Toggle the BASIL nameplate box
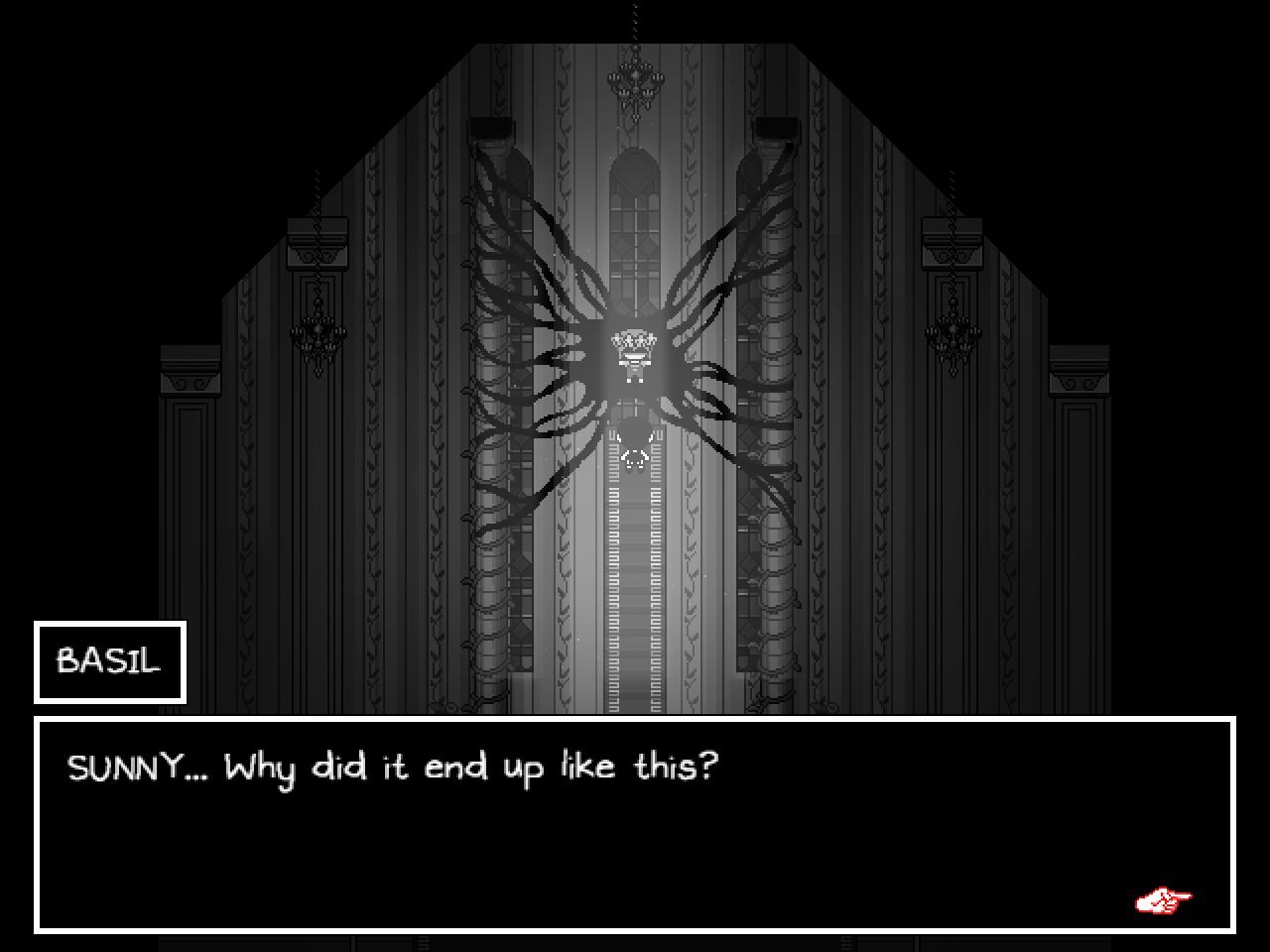This screenshot has width=1270, height=952. tap(109, 661)
